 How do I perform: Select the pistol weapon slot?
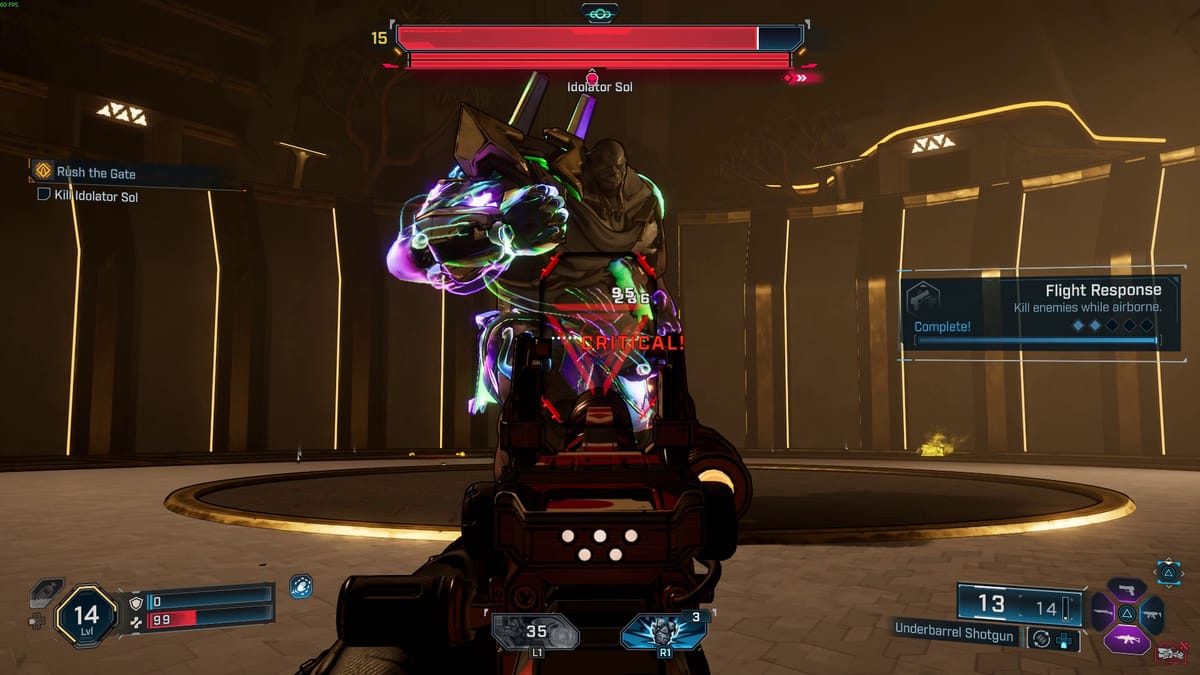tap(1126, 590)
